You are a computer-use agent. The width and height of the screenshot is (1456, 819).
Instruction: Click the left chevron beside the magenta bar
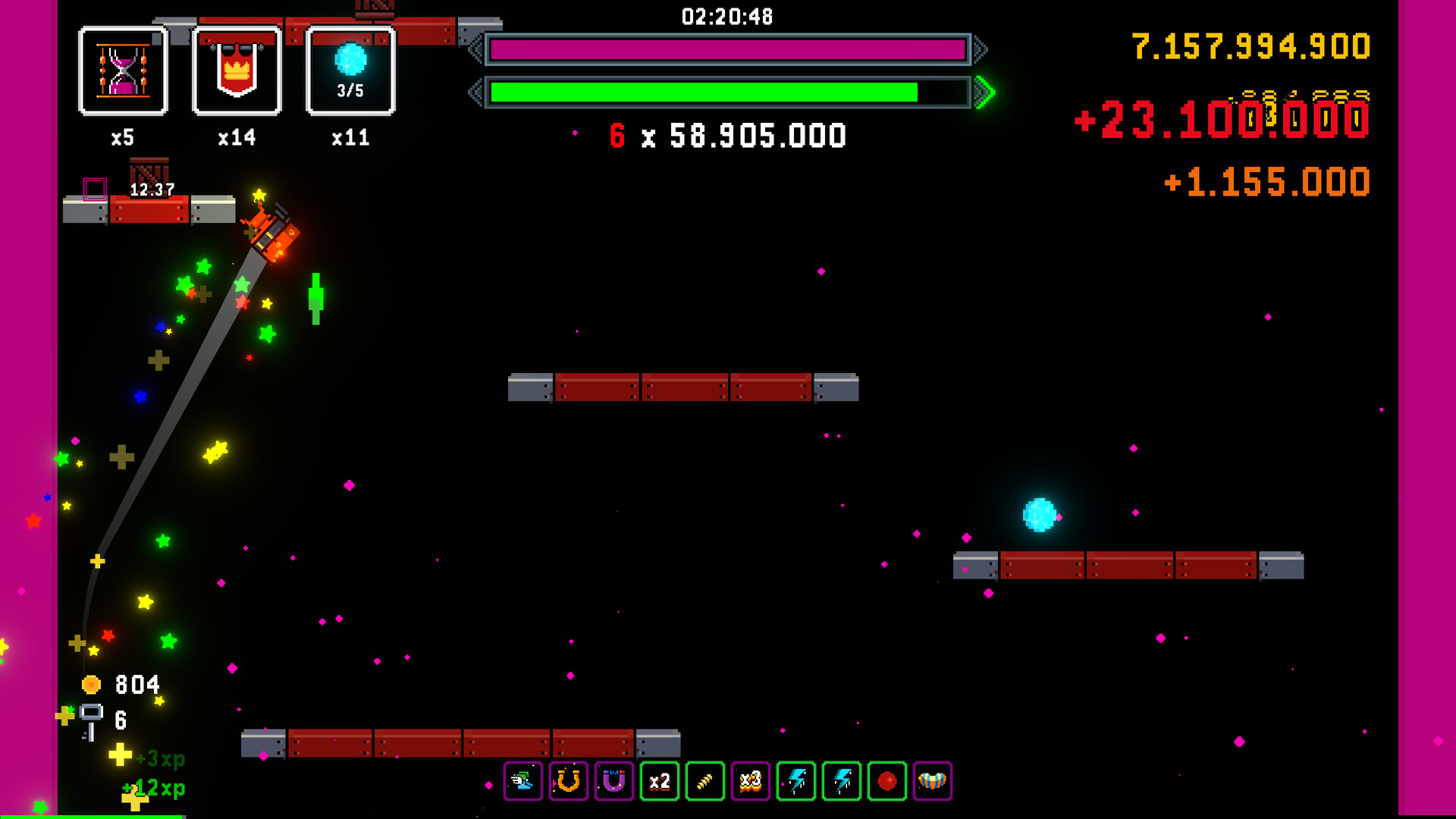pyautogui.click(x=474, y=51)
